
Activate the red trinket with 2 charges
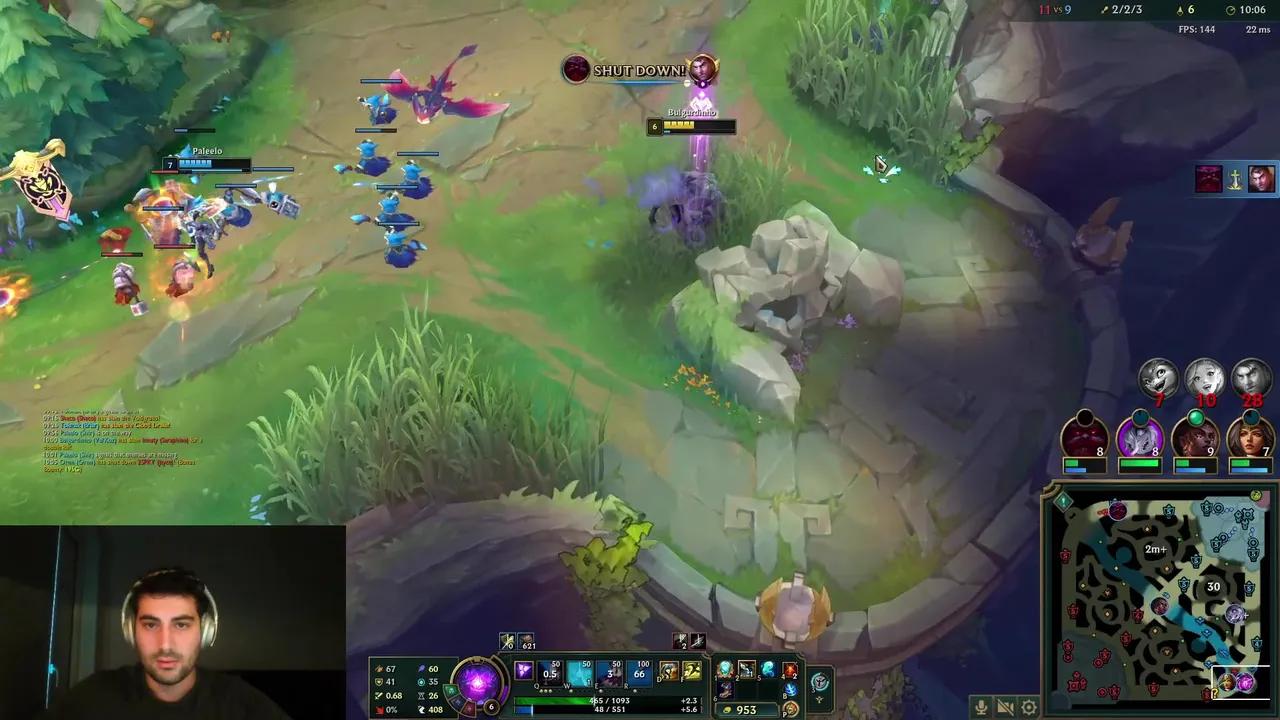(x=788, y=671)
